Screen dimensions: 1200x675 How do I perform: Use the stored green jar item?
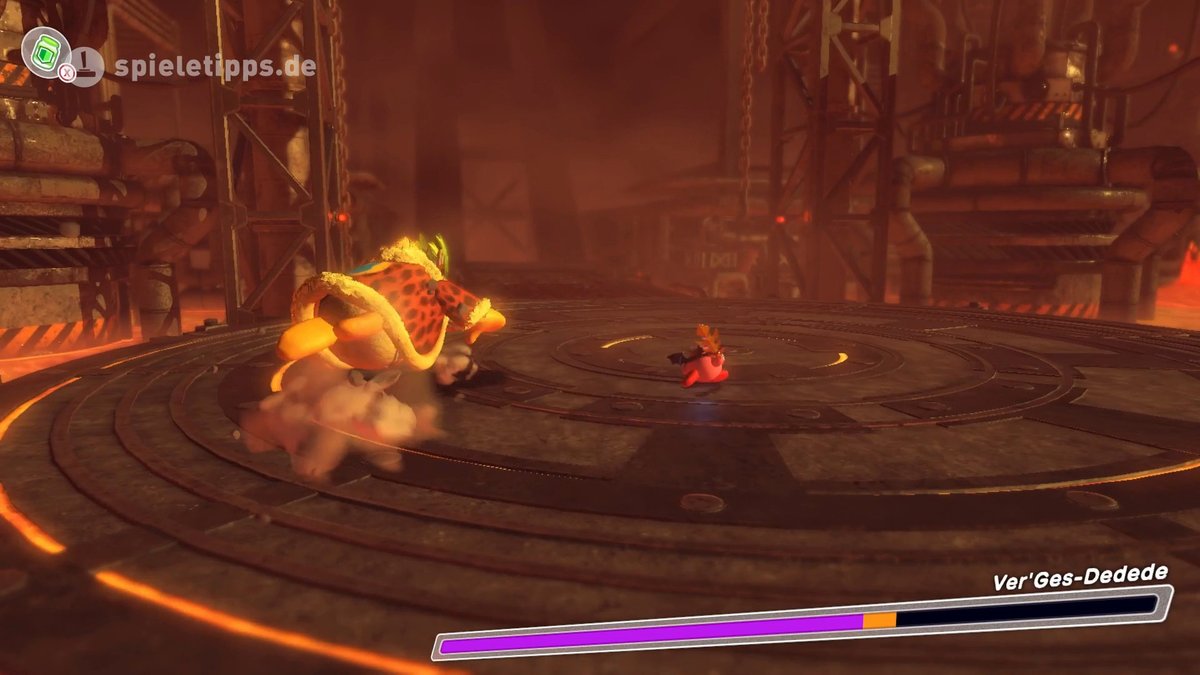click(x=44, y=51)
